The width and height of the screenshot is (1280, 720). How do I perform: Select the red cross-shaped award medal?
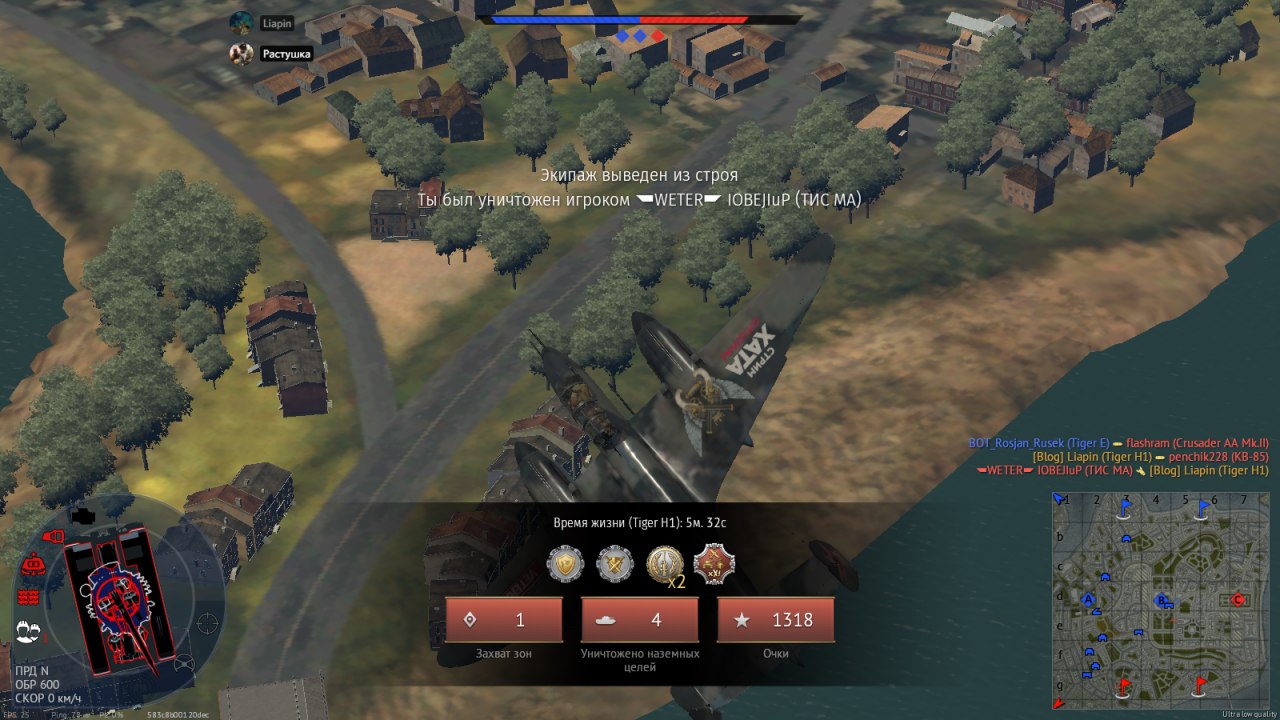pos(714,564)
